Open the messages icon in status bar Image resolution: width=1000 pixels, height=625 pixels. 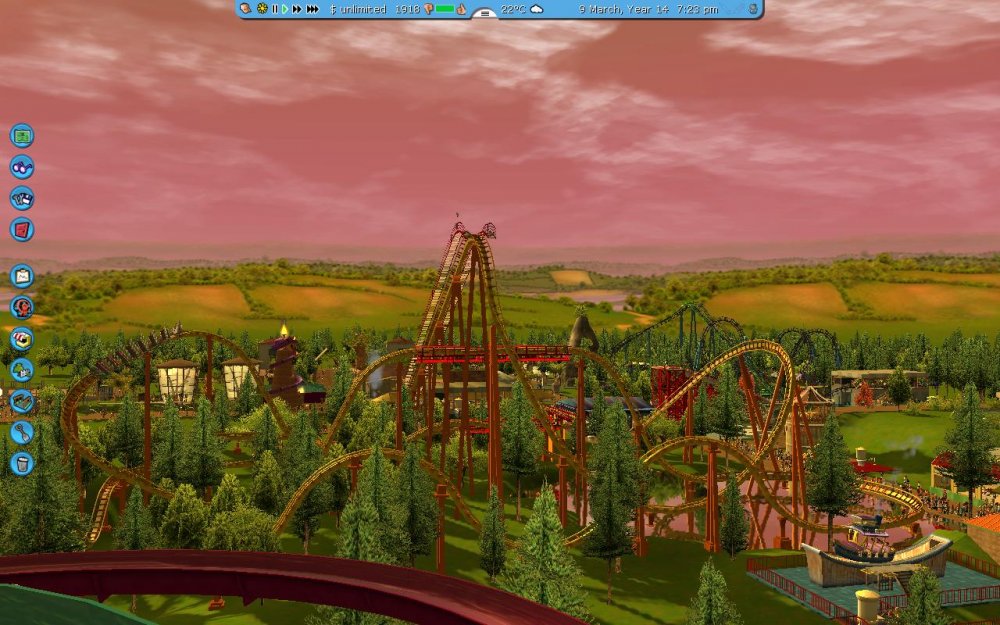[x=246, y=9]
